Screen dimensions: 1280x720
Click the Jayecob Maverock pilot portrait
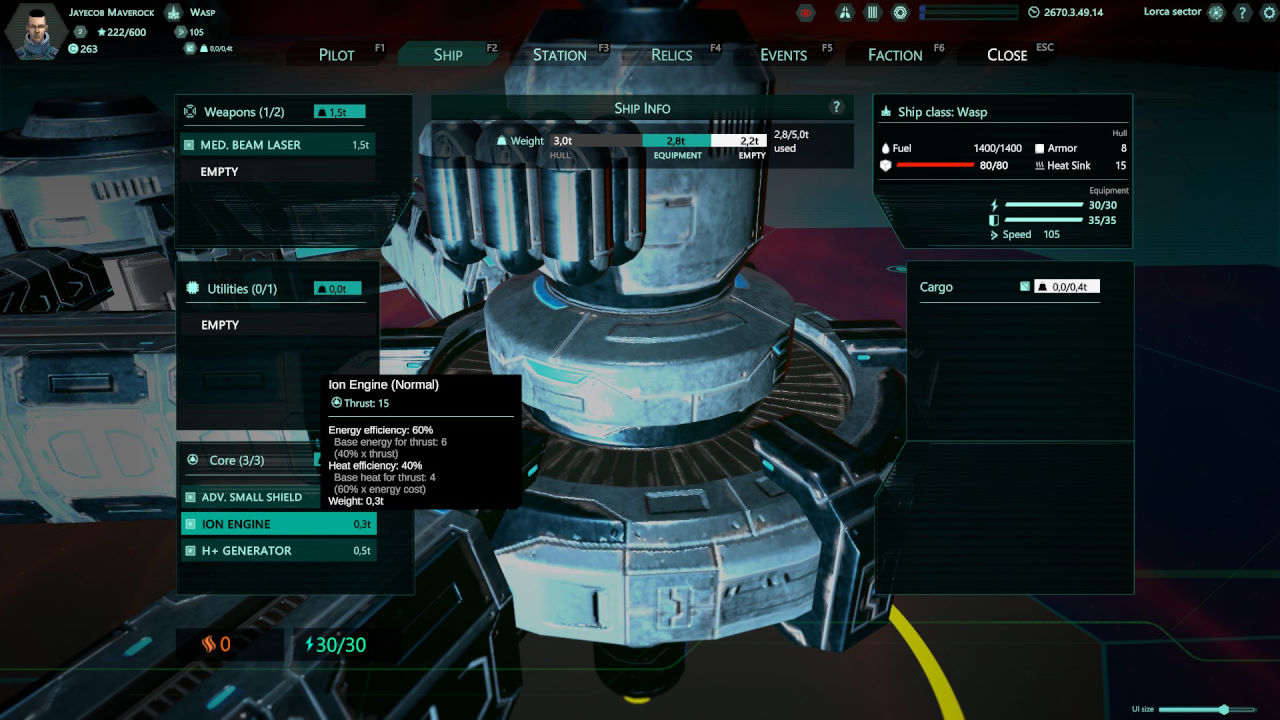click(x=36, y=30)
